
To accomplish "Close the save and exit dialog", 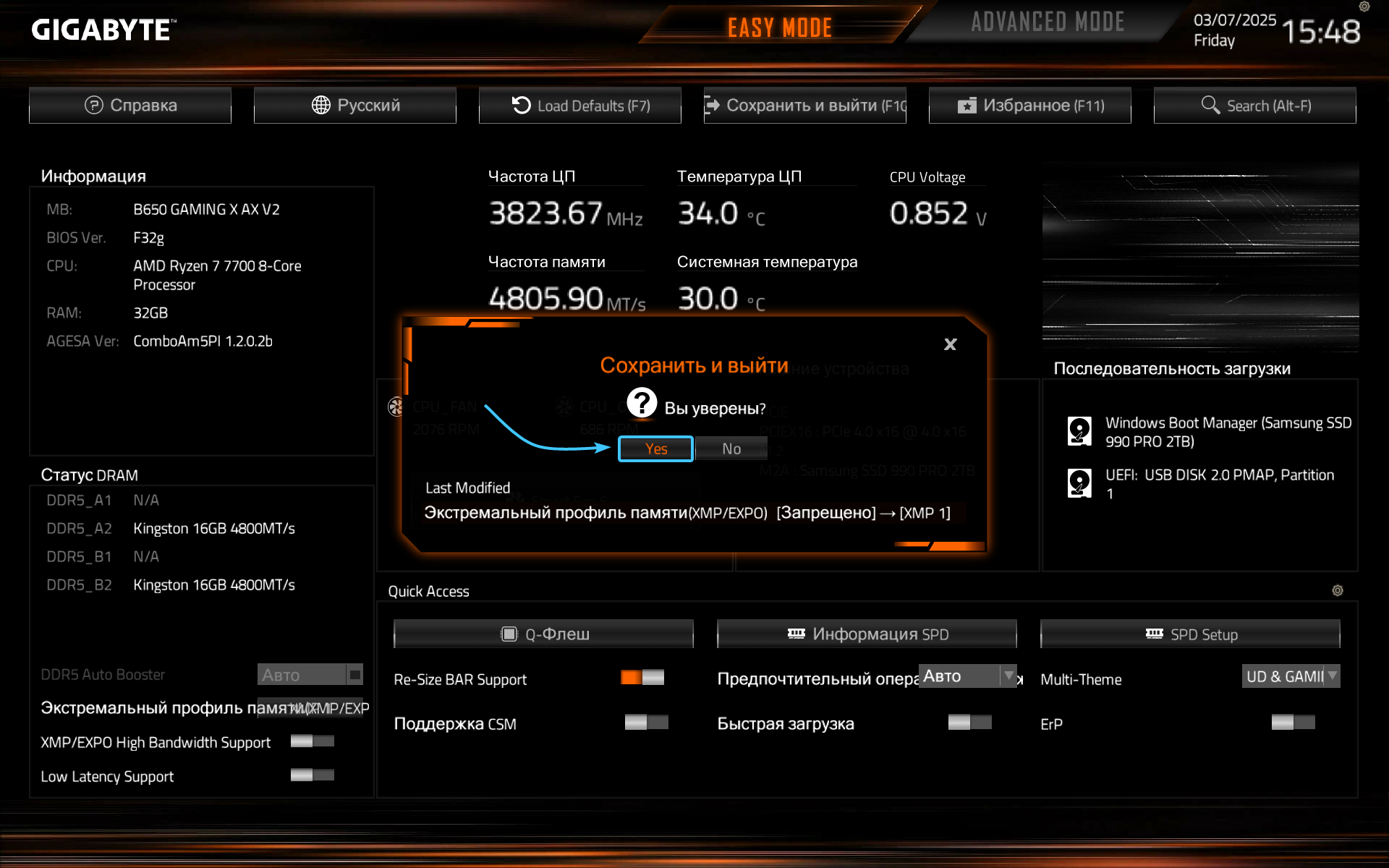I will click(x=950, y=344).
